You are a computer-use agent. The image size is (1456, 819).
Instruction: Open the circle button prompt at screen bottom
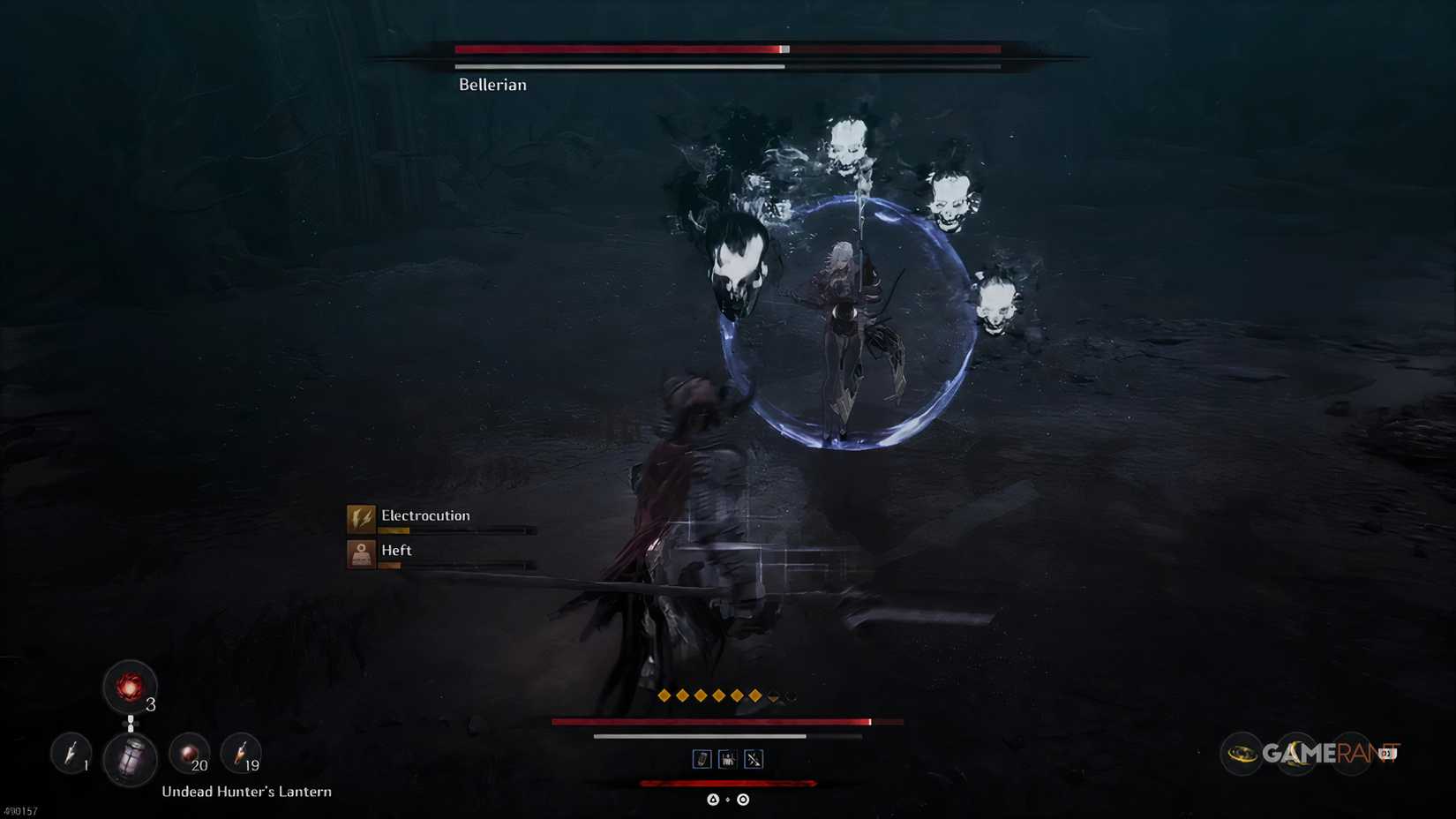742,800
